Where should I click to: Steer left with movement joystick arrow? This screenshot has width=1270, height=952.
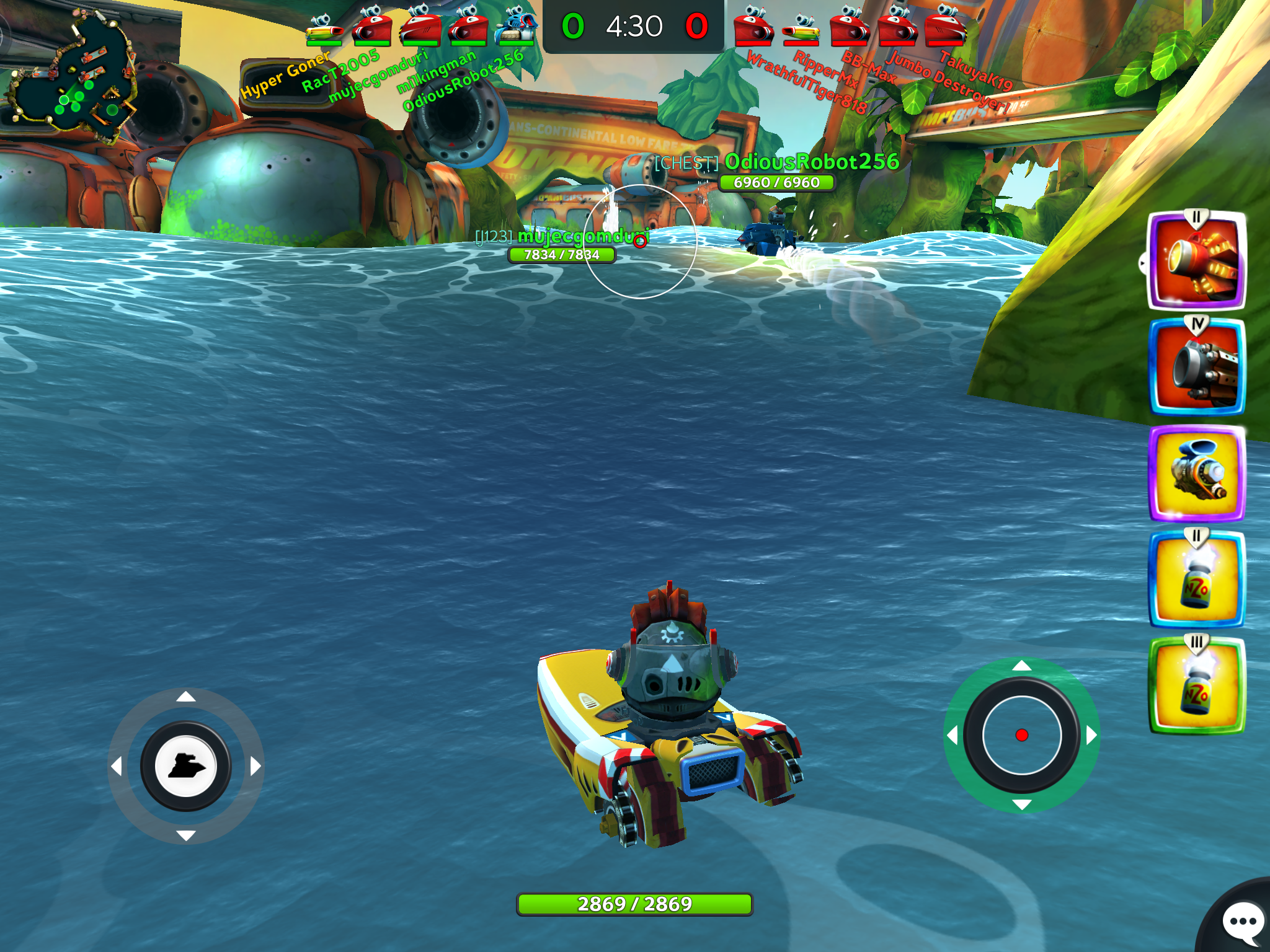point(116,767)
